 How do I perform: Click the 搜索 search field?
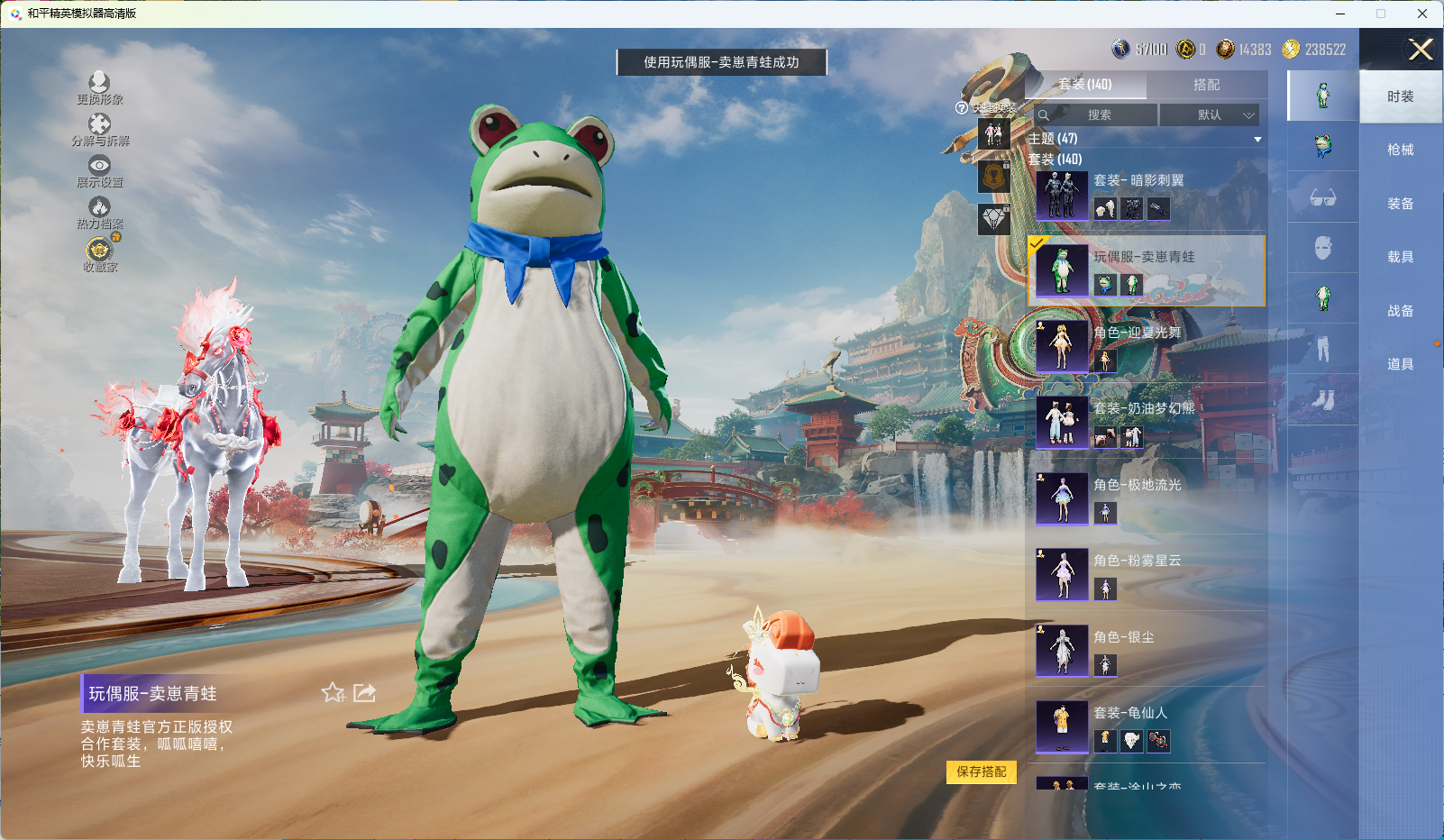(1096, 115)
